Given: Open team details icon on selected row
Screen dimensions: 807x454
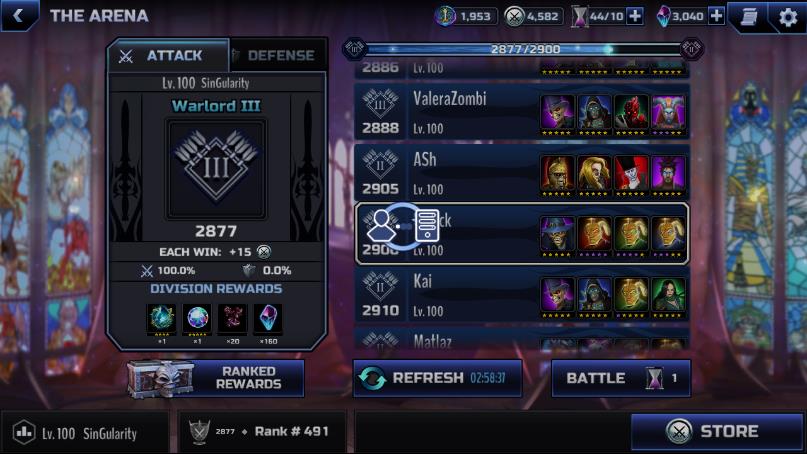Looking at the screenshot, I should click(427, 226).
